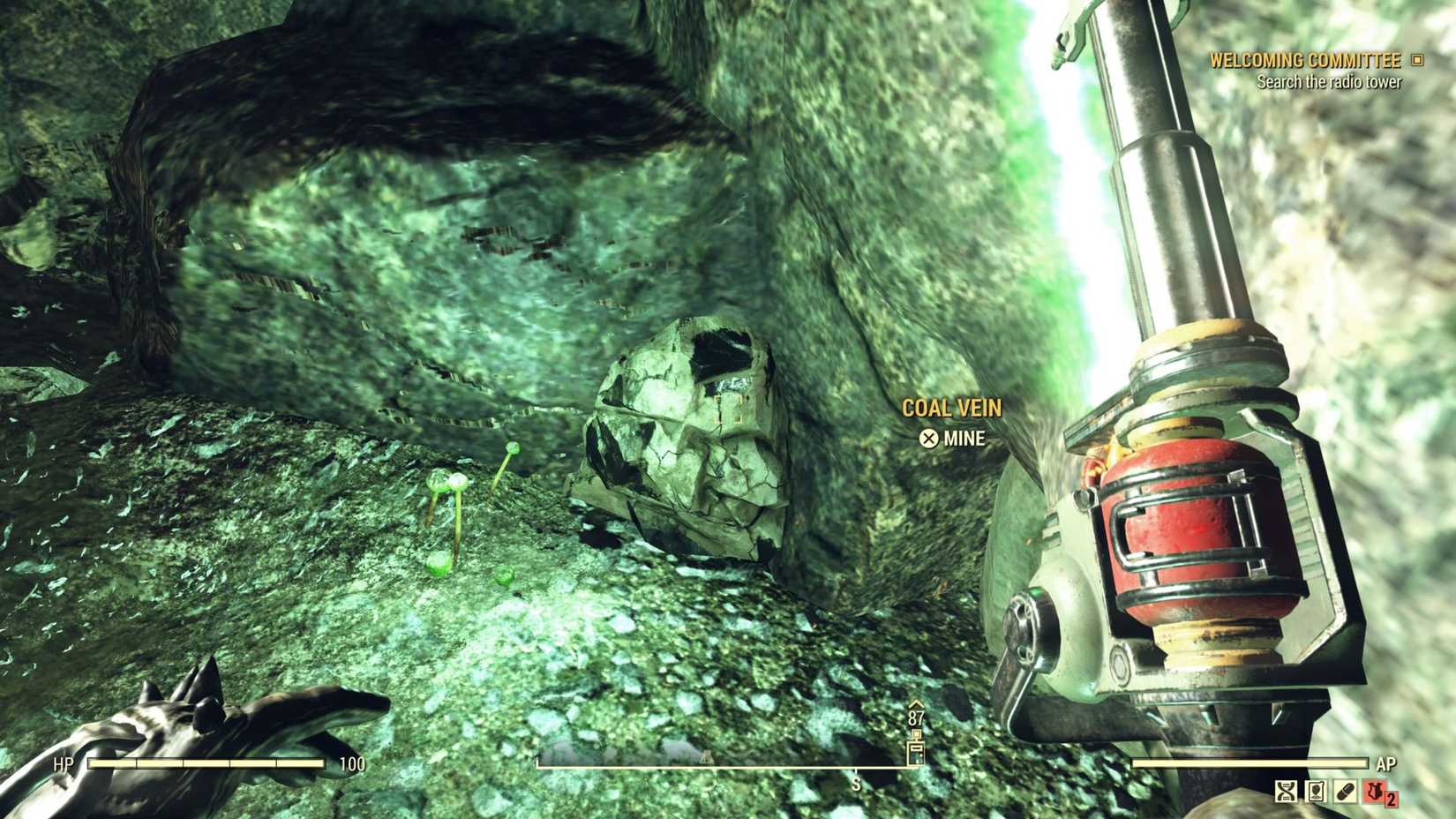
Task: Click the red 2 counter on armor icon
Action: click(x=1392, y=799)
